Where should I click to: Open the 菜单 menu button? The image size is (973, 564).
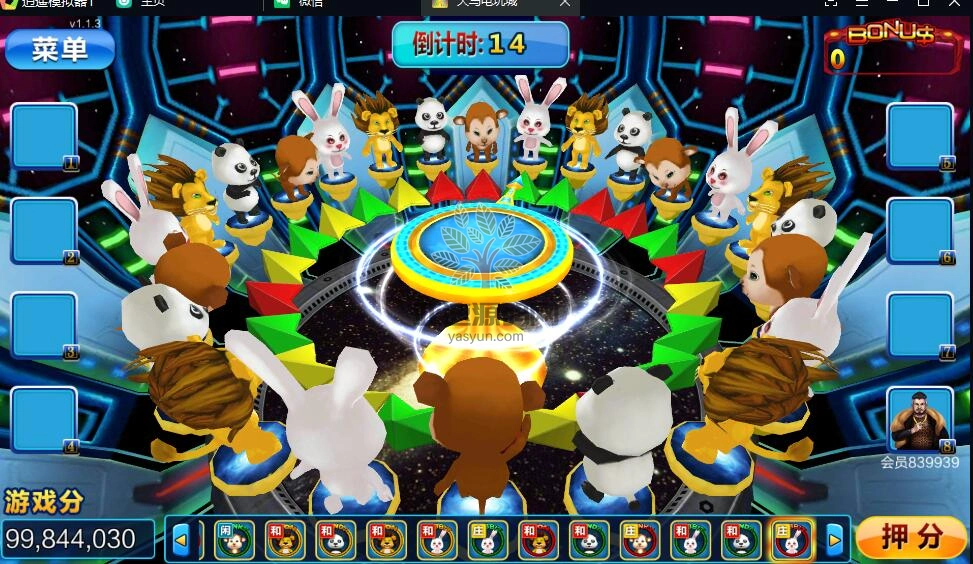coord(60,49)
